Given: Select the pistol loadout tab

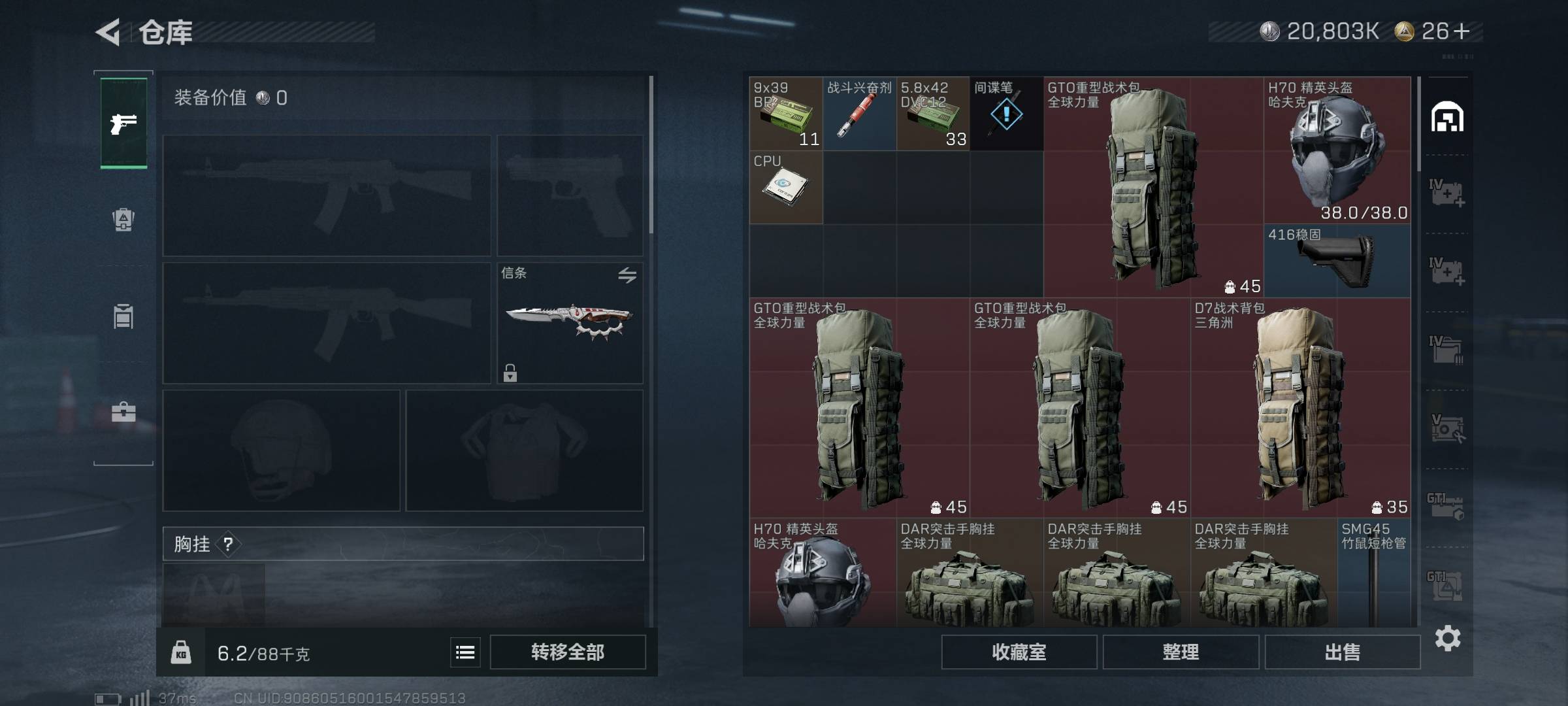Looking at the screenshot, I should pos(123,123).
